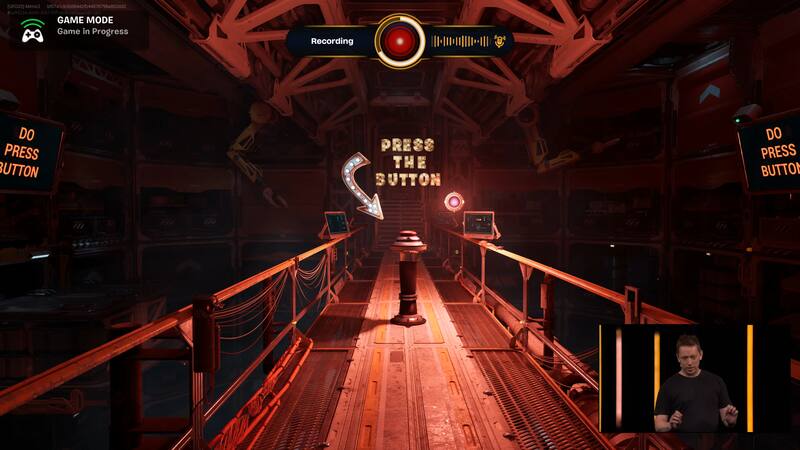The image size is (800, 450).
Task: Click the red record button in the recording bar
Action: [x=400, y=41]
